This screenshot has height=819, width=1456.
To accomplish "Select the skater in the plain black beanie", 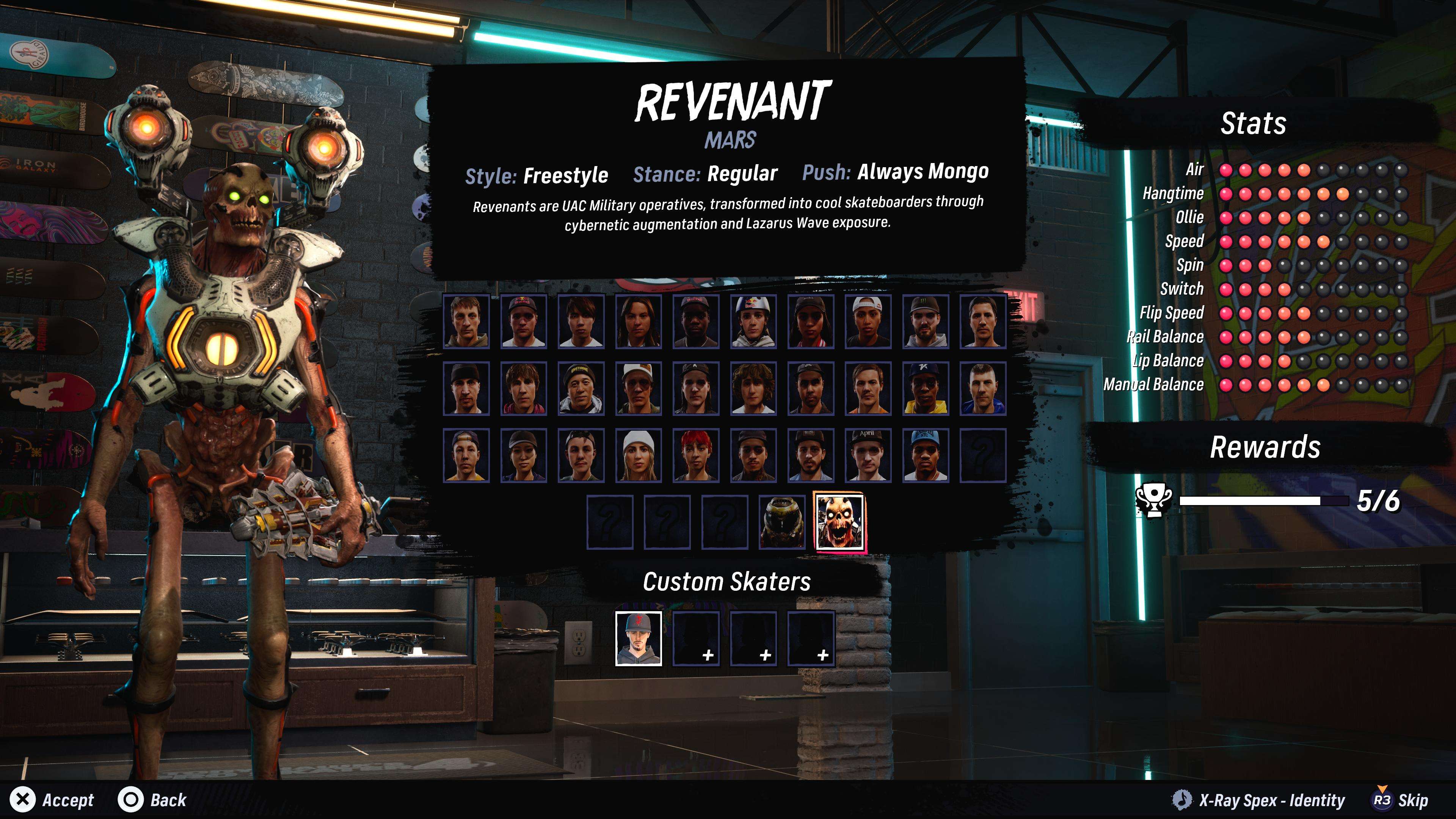I will [x=466, y=389].
